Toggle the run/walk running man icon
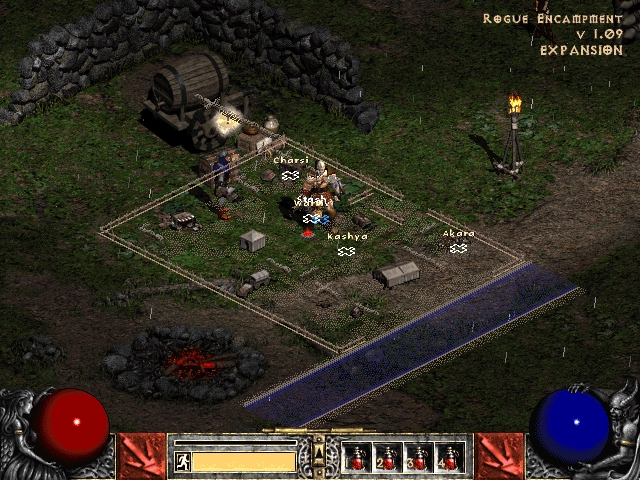Viewport: 640px width, 480px height. 182,461
